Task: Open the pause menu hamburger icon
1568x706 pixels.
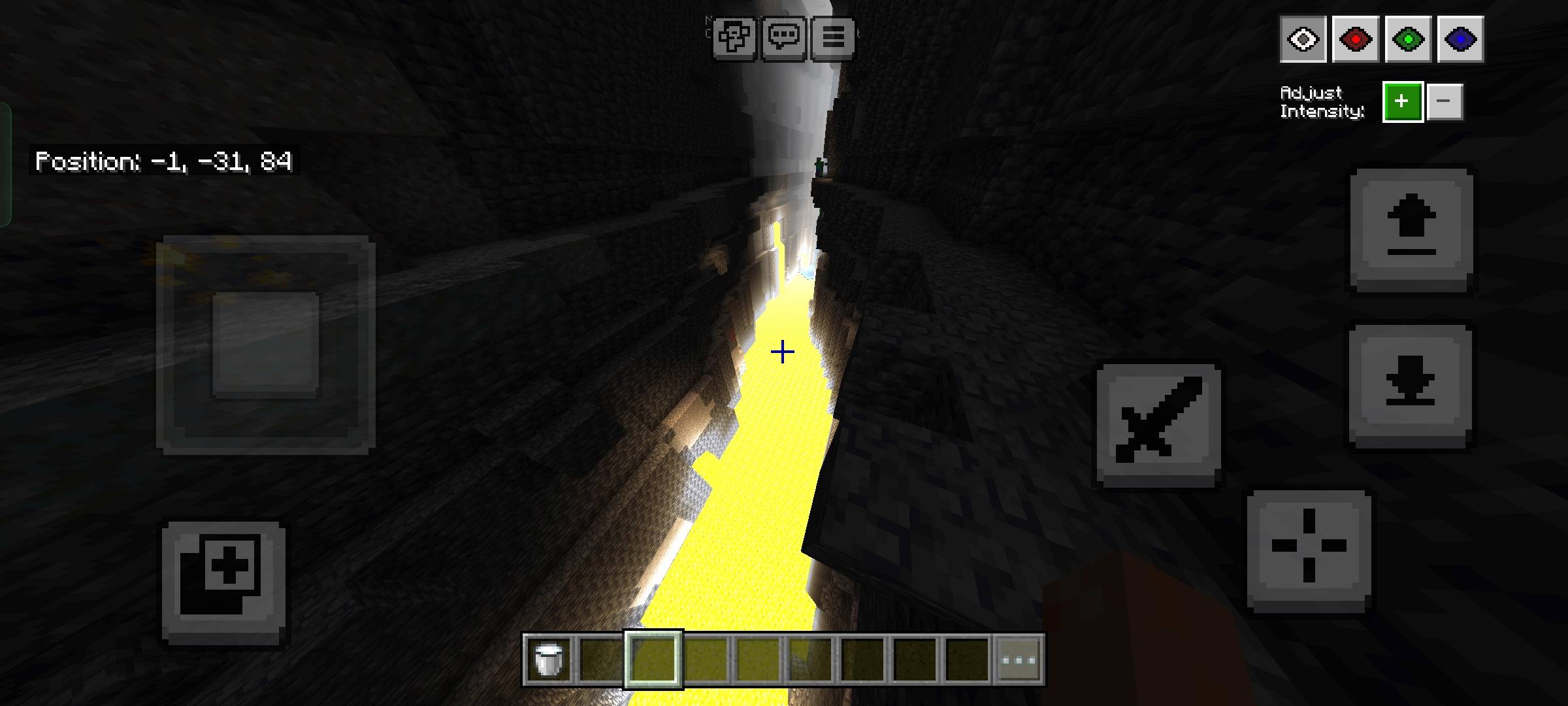Action: coord(832,37)
